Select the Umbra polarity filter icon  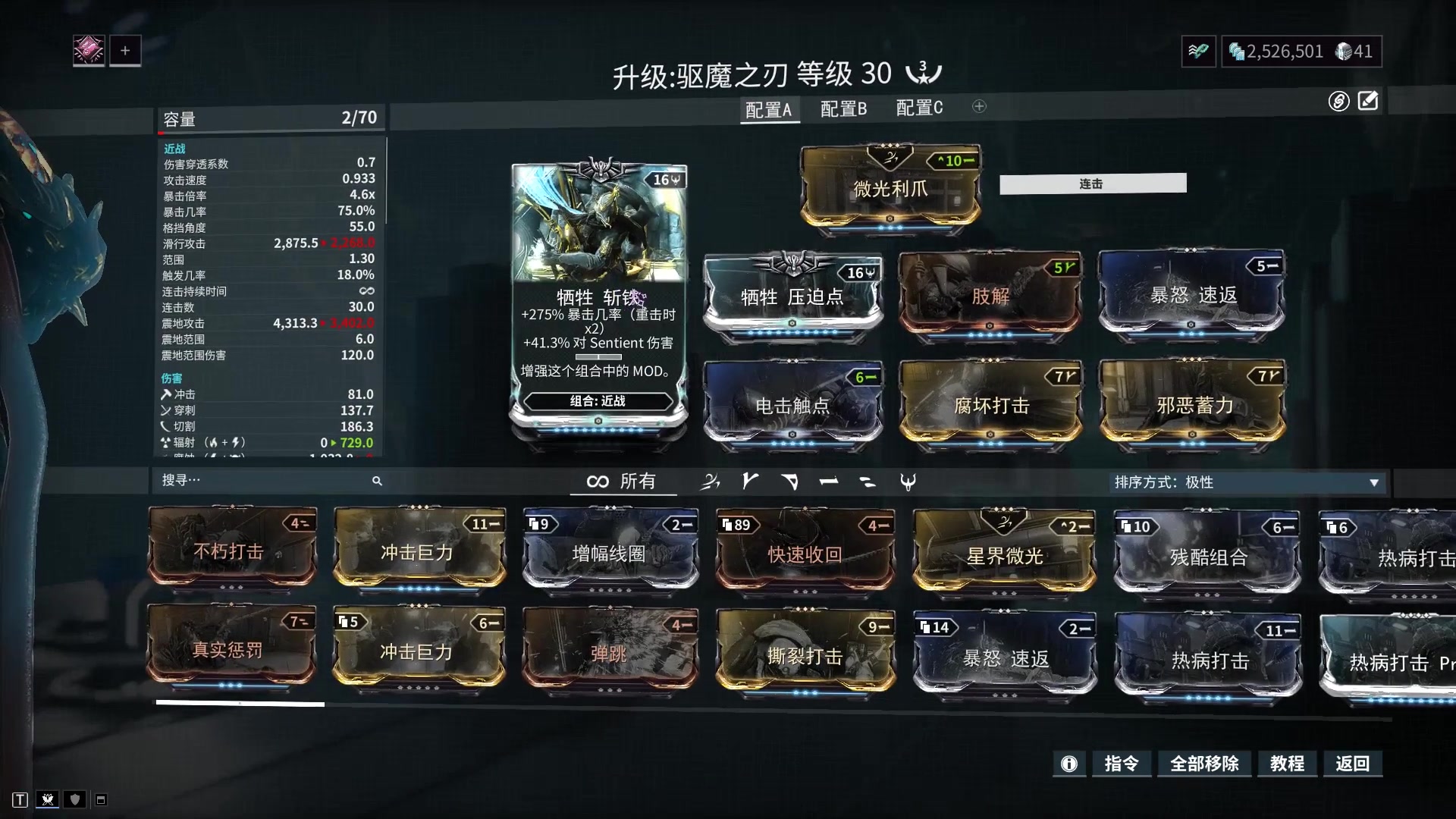click(x=908, y=481)
